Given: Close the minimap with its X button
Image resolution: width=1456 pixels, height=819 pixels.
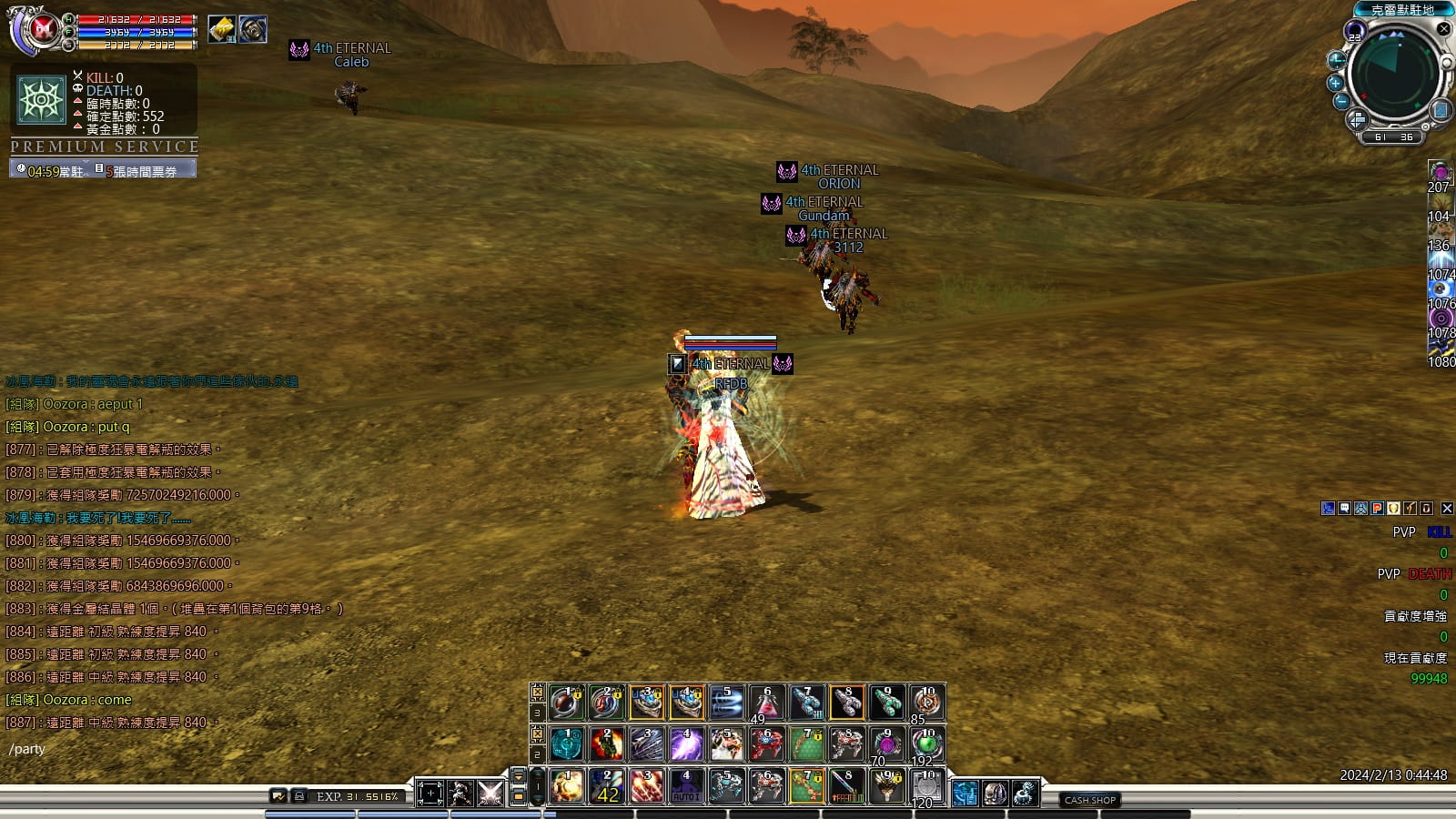Looking at the screenshot, I should (1444, 29).
